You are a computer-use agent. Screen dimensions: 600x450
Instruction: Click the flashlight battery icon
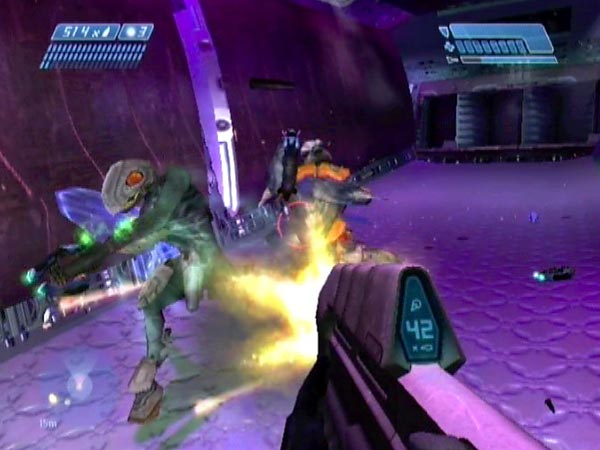452,59
